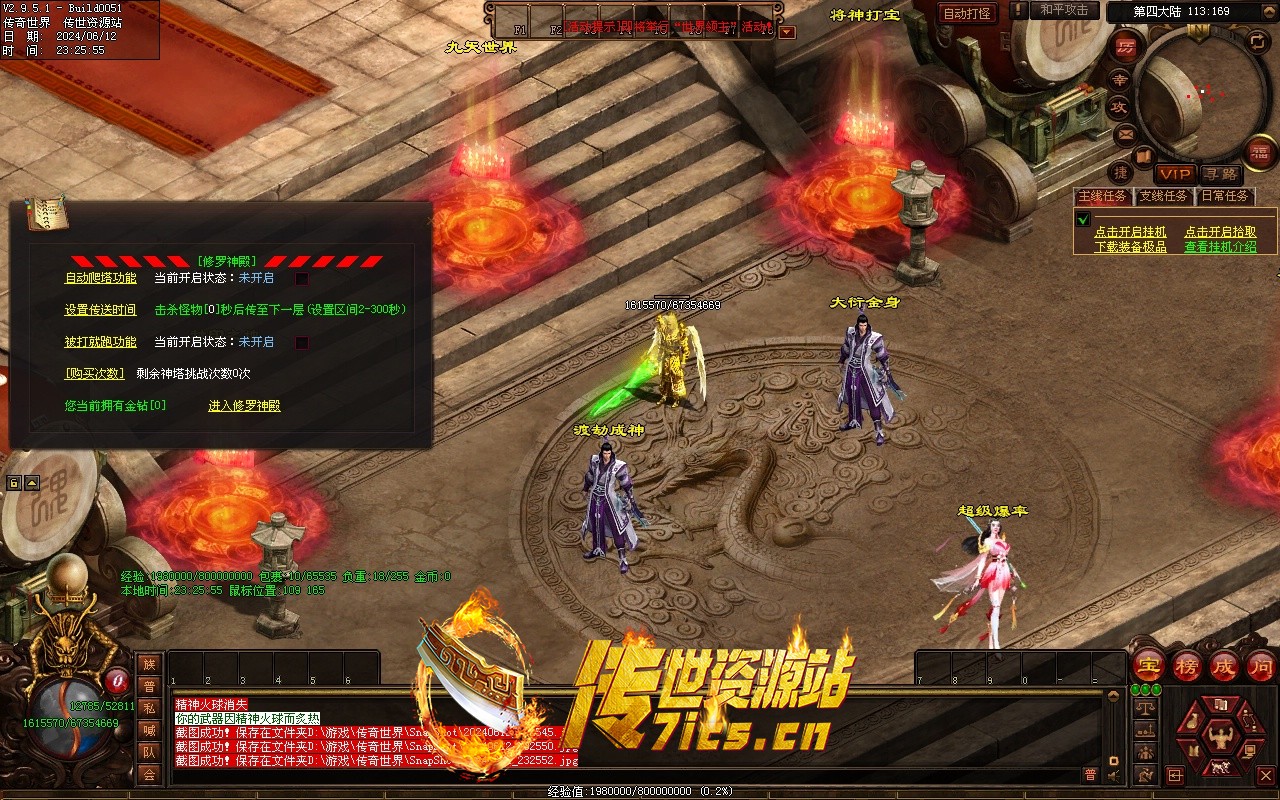Toggle the 自动爬塔功能 checkbox
Image resolution: width=1280 pixels, height=800 pixels.
302,279
